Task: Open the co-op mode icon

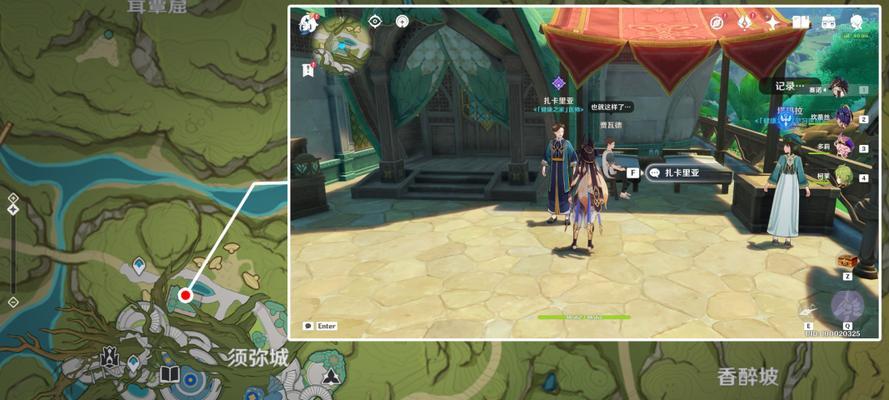Action: [857, 22]
